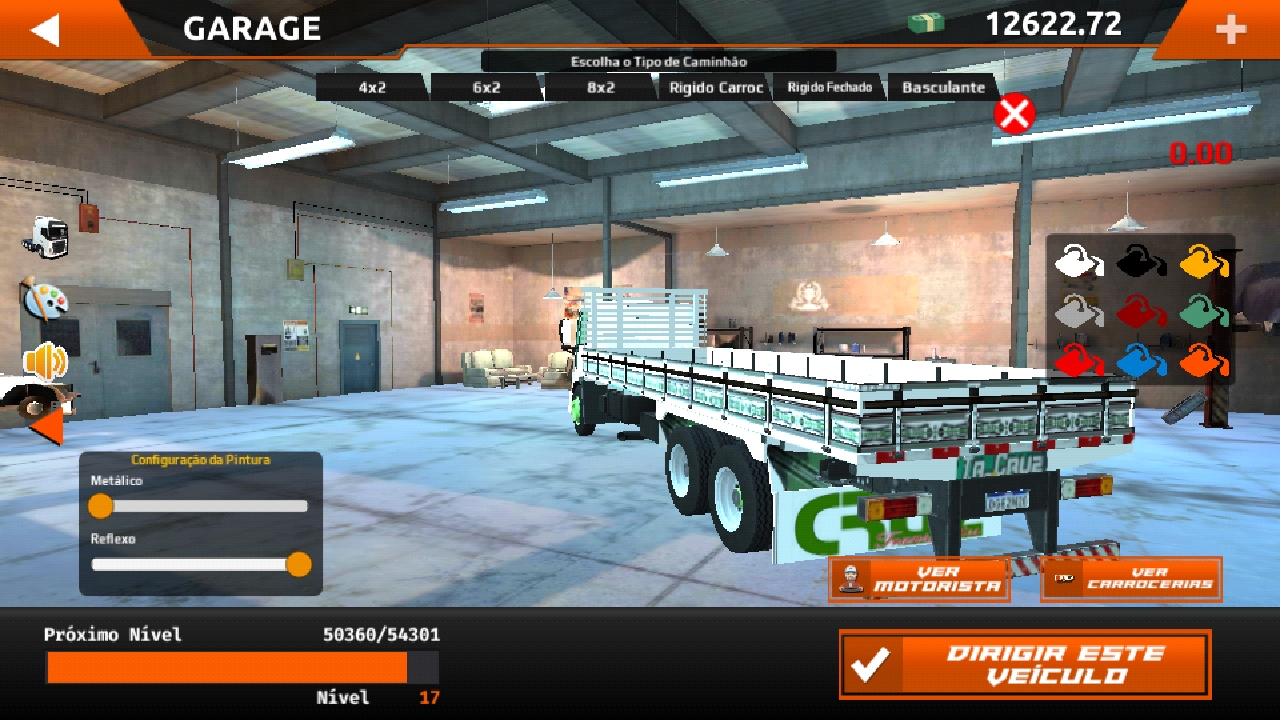Image resolution: width=1280 pixels, height=720 pixels.
Task: Open the paint palette icon
Action: (x=44, y=299)
